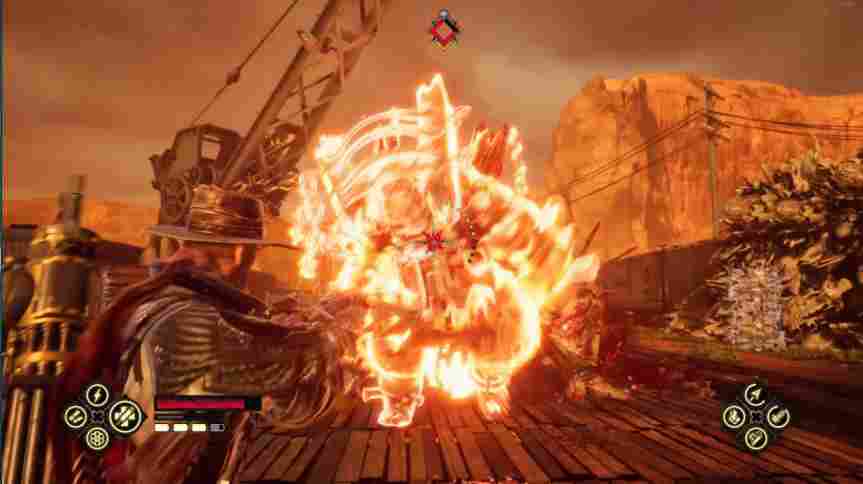This screenshot has width=863, height=484.
Task: Activate the top ability in the right wheel
Action: 757,393
